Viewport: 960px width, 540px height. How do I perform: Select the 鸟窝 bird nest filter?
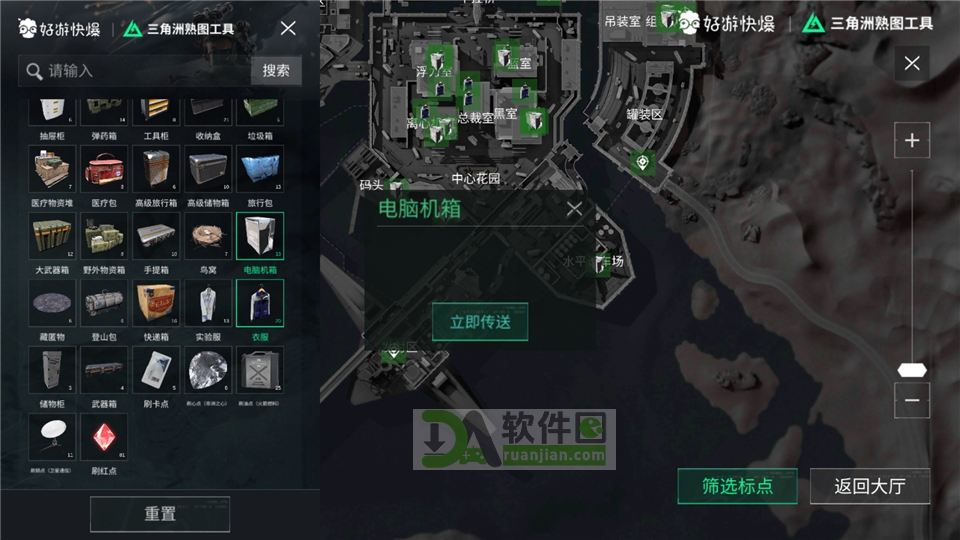[208, 239]
